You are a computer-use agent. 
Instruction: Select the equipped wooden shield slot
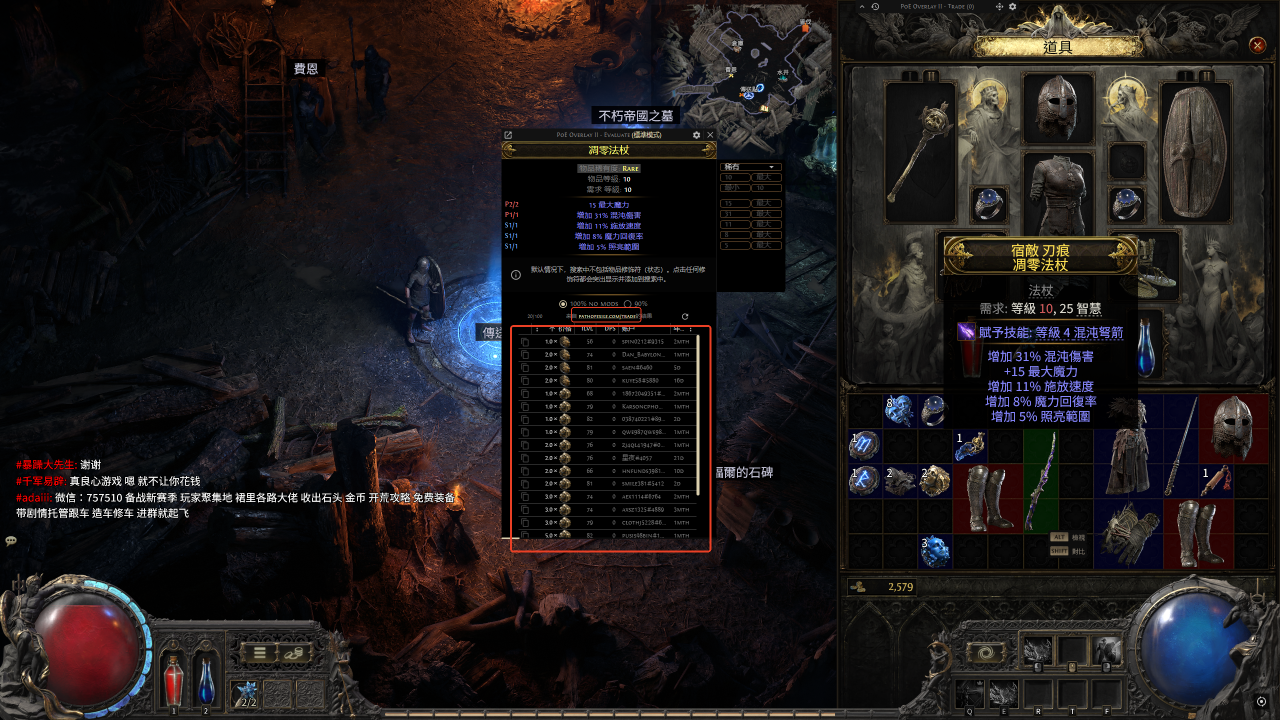coord(1194,152)
